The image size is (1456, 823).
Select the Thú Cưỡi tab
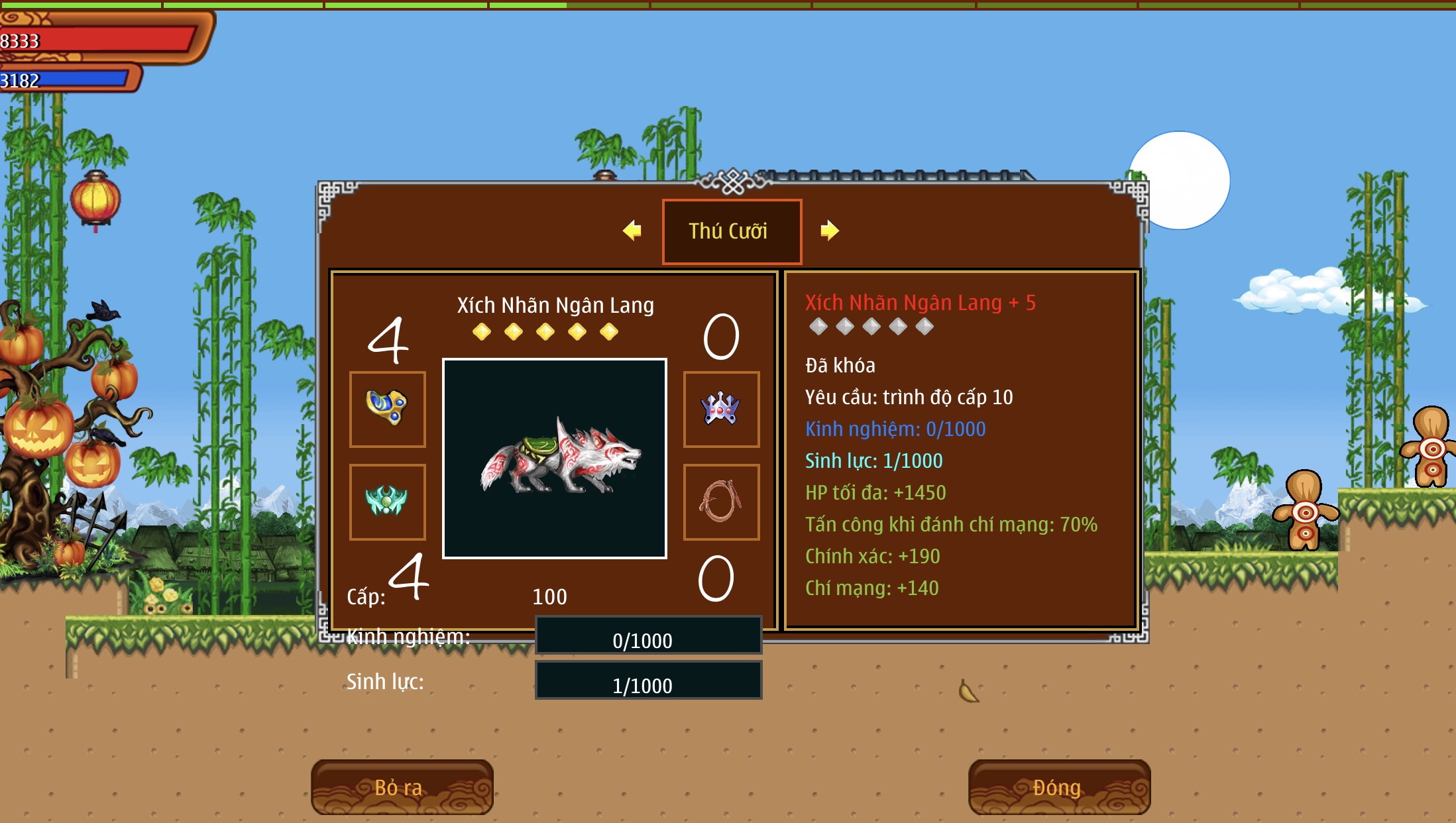[x=732, y=231]
